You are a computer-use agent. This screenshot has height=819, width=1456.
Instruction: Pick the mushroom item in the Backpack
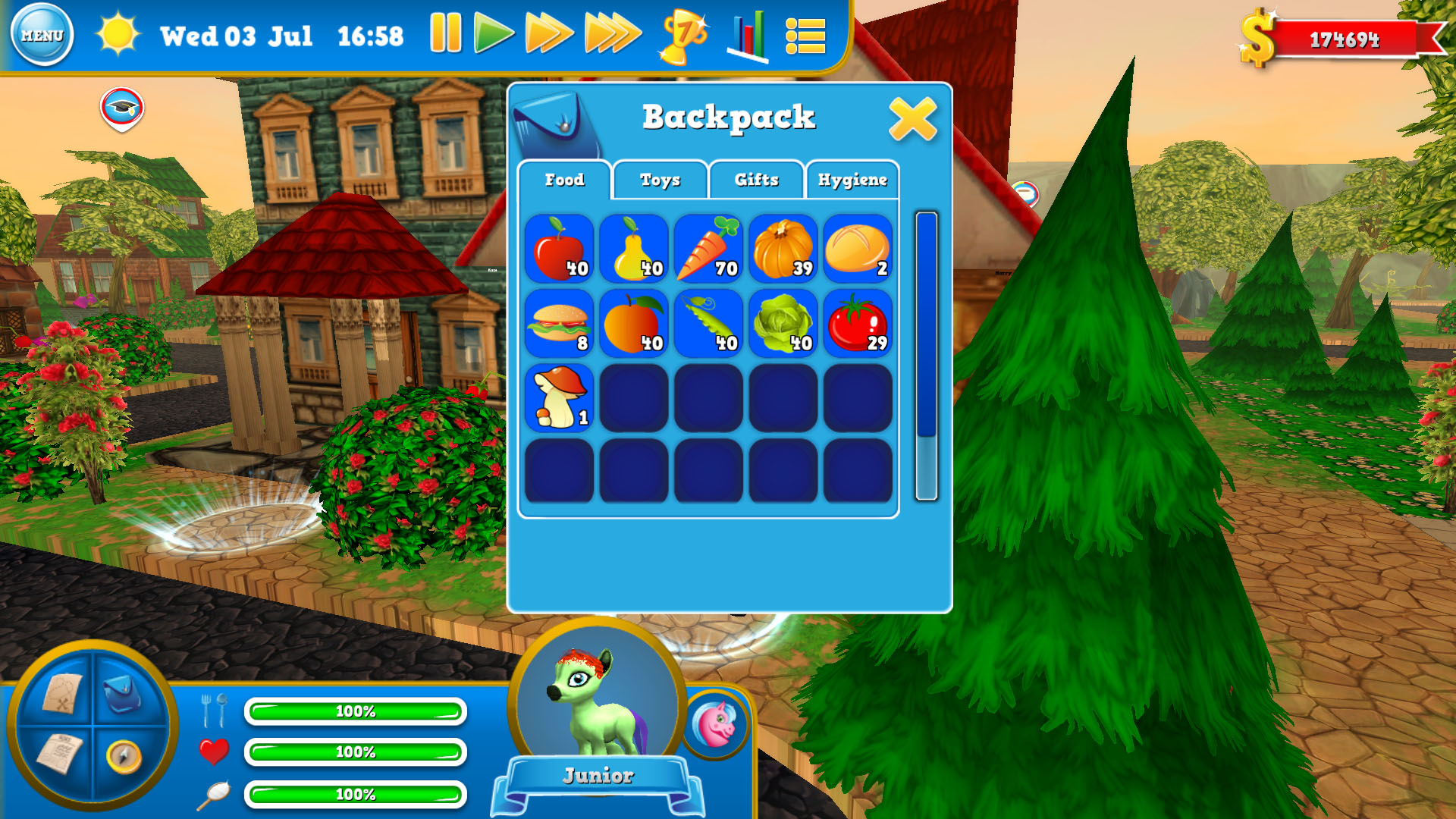coord(560,397)
